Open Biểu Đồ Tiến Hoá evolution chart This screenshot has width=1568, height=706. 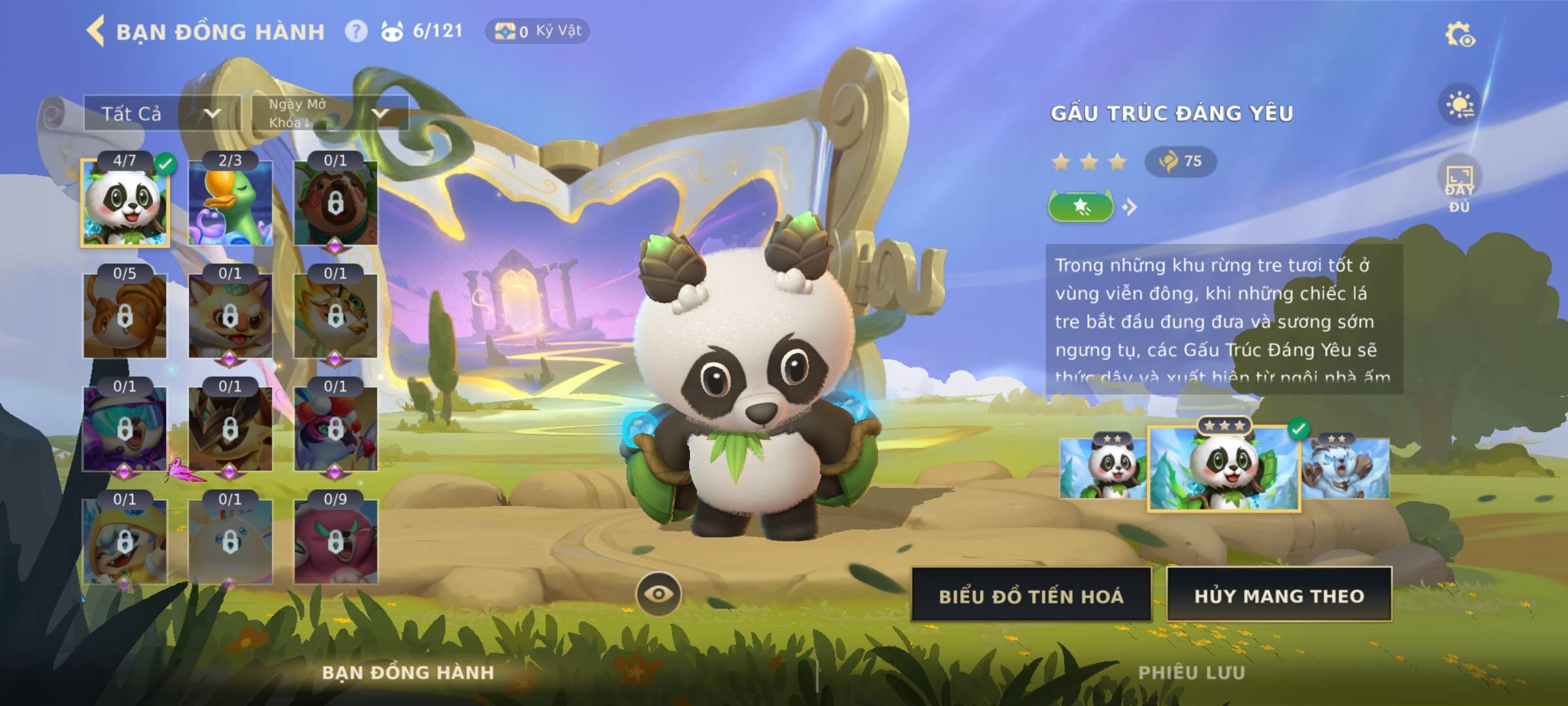coord(1031,596)
